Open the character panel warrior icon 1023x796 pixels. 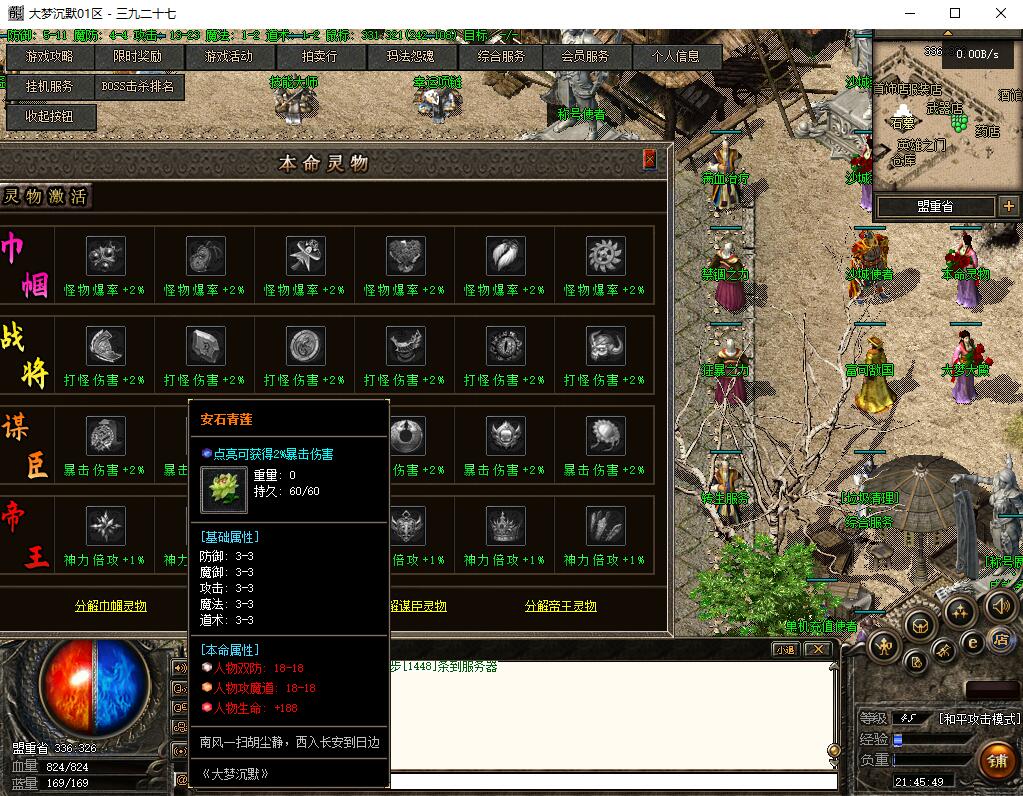[x=884, y=647]
